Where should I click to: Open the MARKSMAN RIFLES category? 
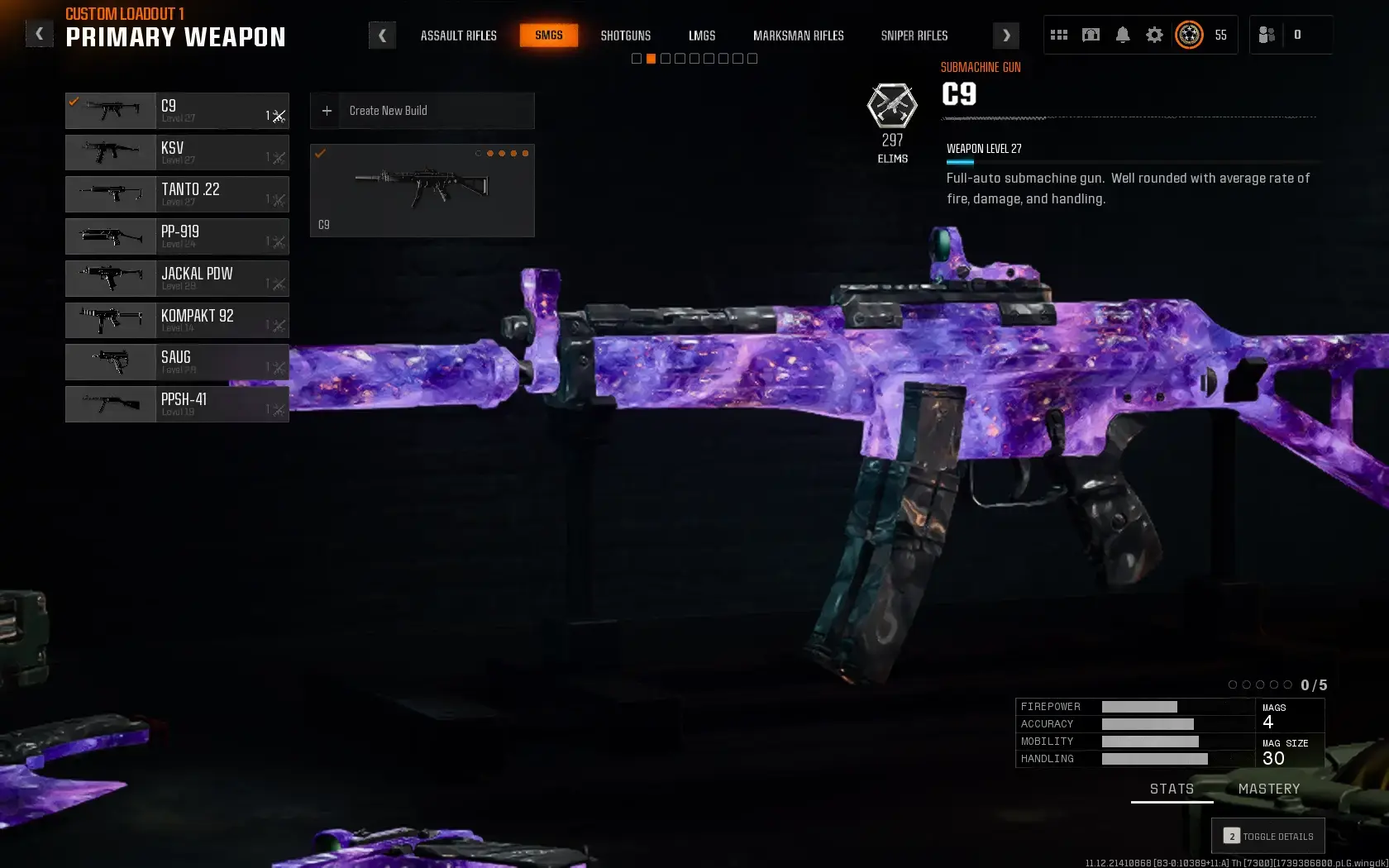pyautogui.click(x=798, y=36)
